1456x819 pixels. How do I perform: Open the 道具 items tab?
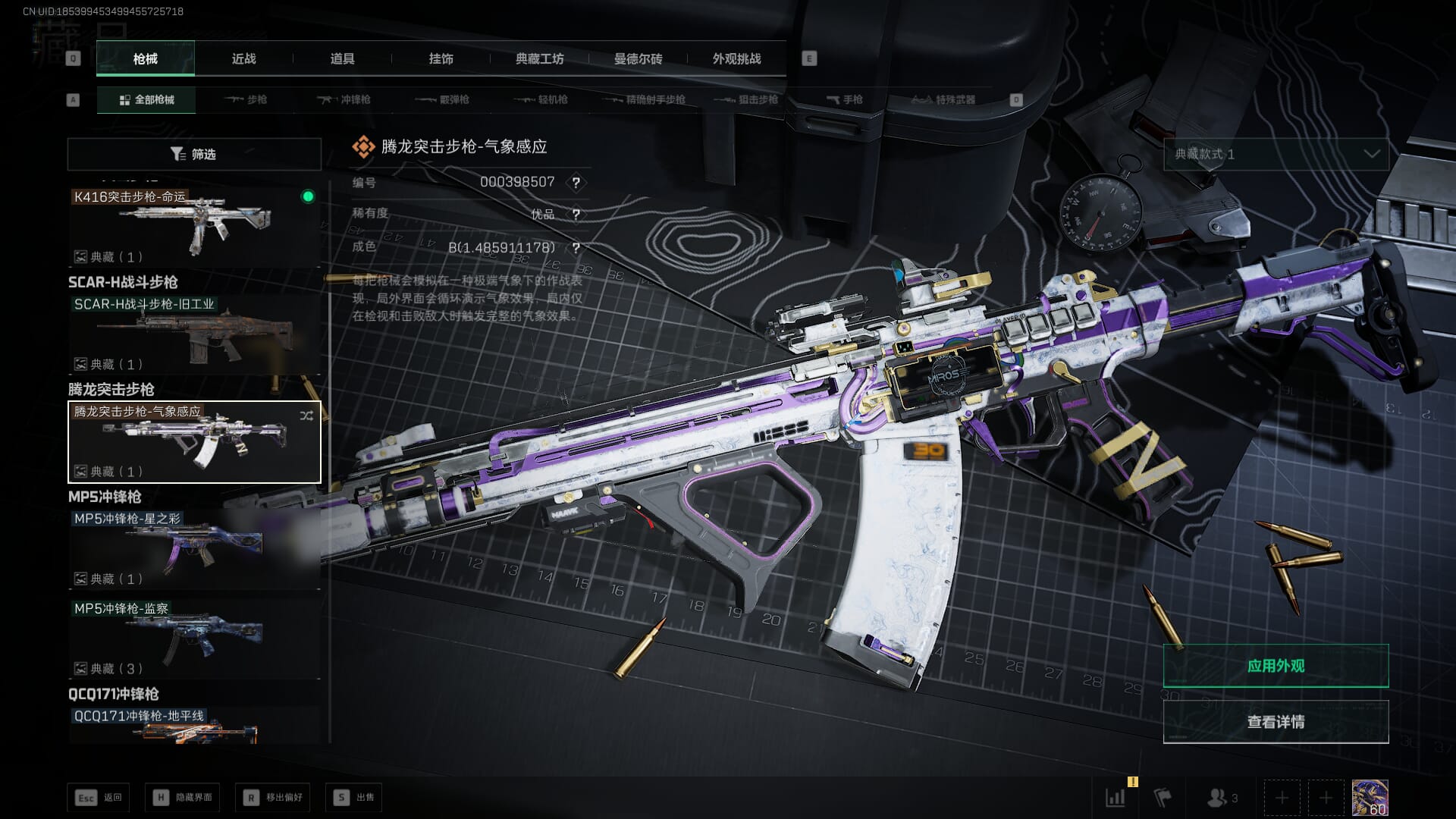tap(342, 58)
